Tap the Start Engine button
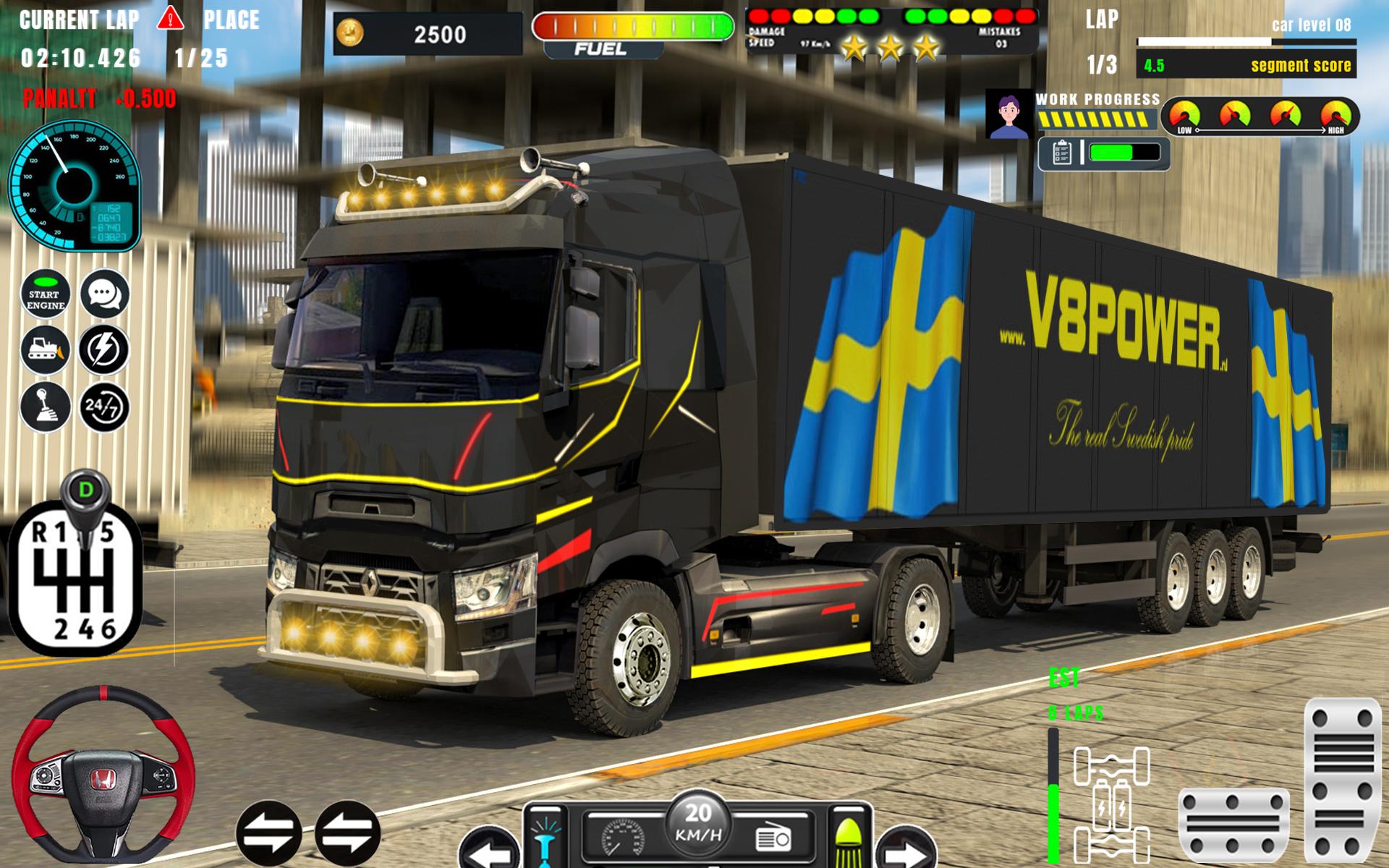The height and width of the screenshot is (868, 1389). tap(46, 294)
